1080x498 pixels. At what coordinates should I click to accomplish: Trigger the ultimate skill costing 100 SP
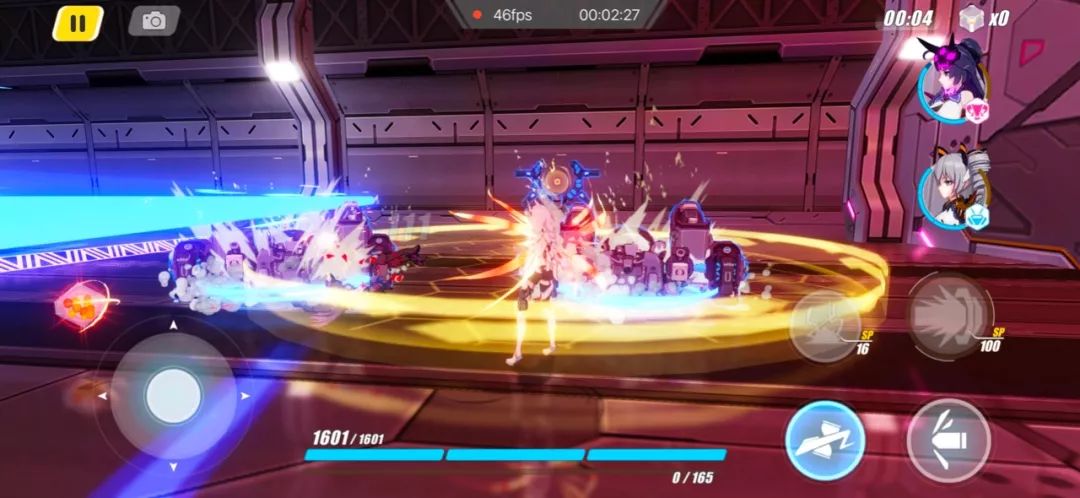(949, 316)
